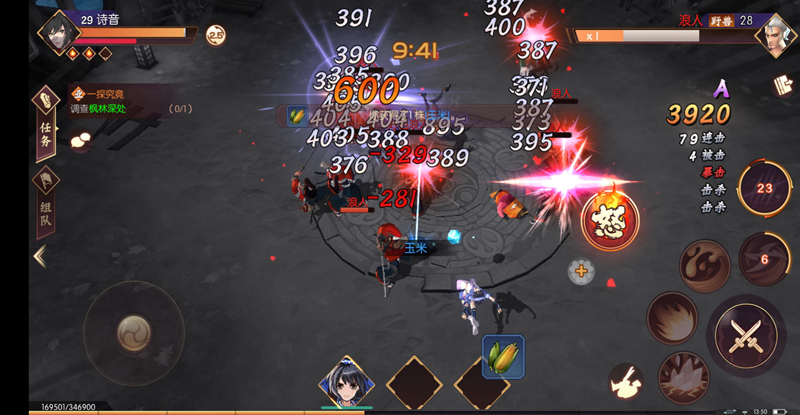Use the skill showing 6-second cooldown
800x415 pixels.
point(764,259)
